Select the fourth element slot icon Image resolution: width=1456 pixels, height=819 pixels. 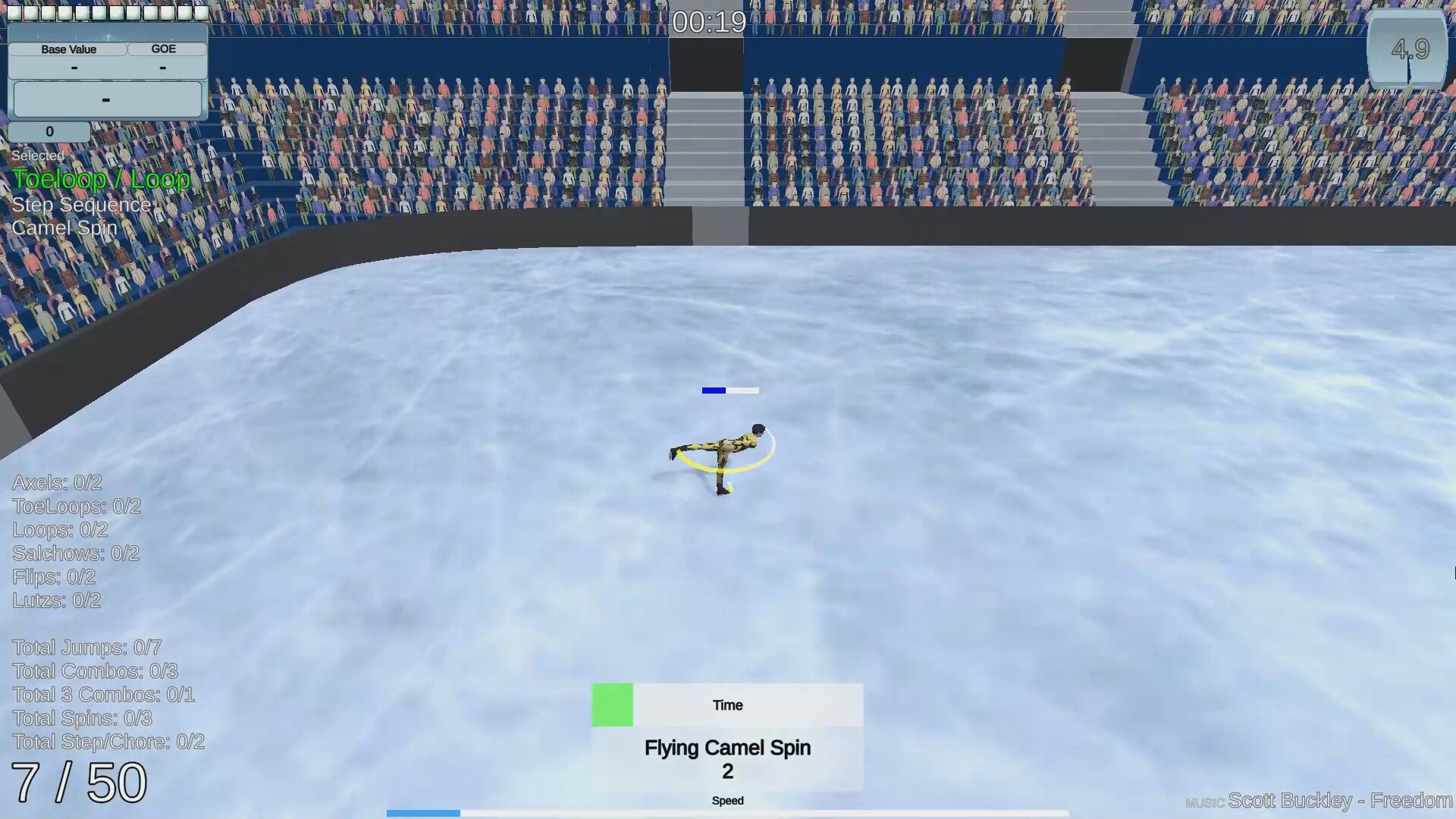65,12
